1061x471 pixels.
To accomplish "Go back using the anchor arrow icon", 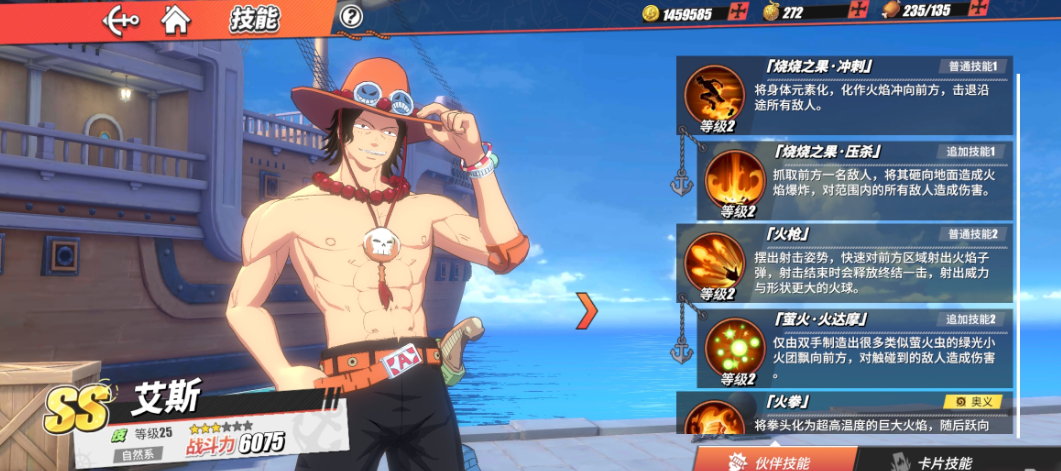I will 121,17.
